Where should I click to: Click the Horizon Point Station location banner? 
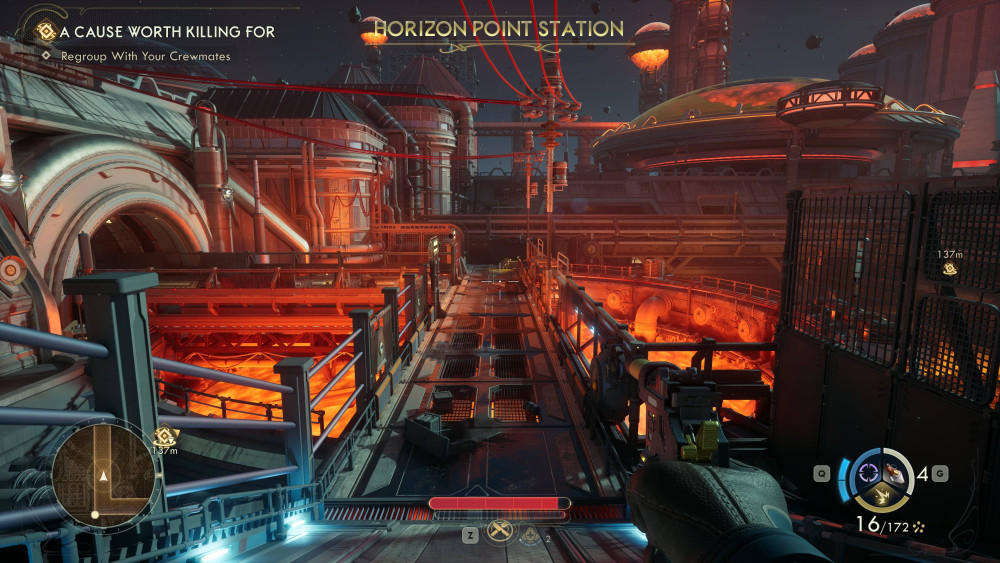click(498, 29)
